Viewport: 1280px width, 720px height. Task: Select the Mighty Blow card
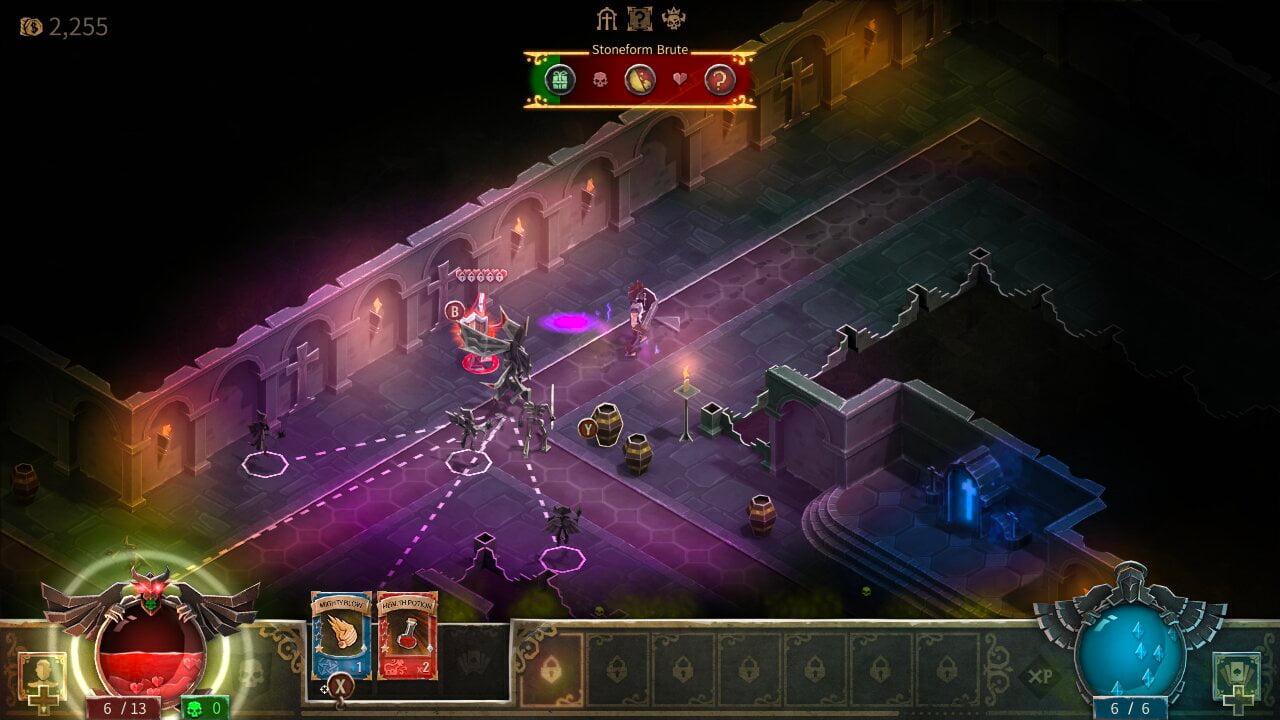click(341, 634)
